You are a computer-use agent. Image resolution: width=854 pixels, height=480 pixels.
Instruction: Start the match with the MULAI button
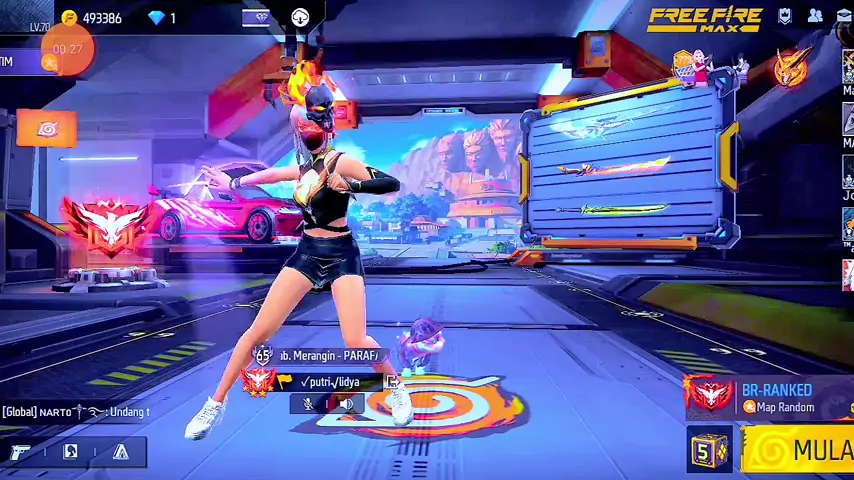[800, 450]
